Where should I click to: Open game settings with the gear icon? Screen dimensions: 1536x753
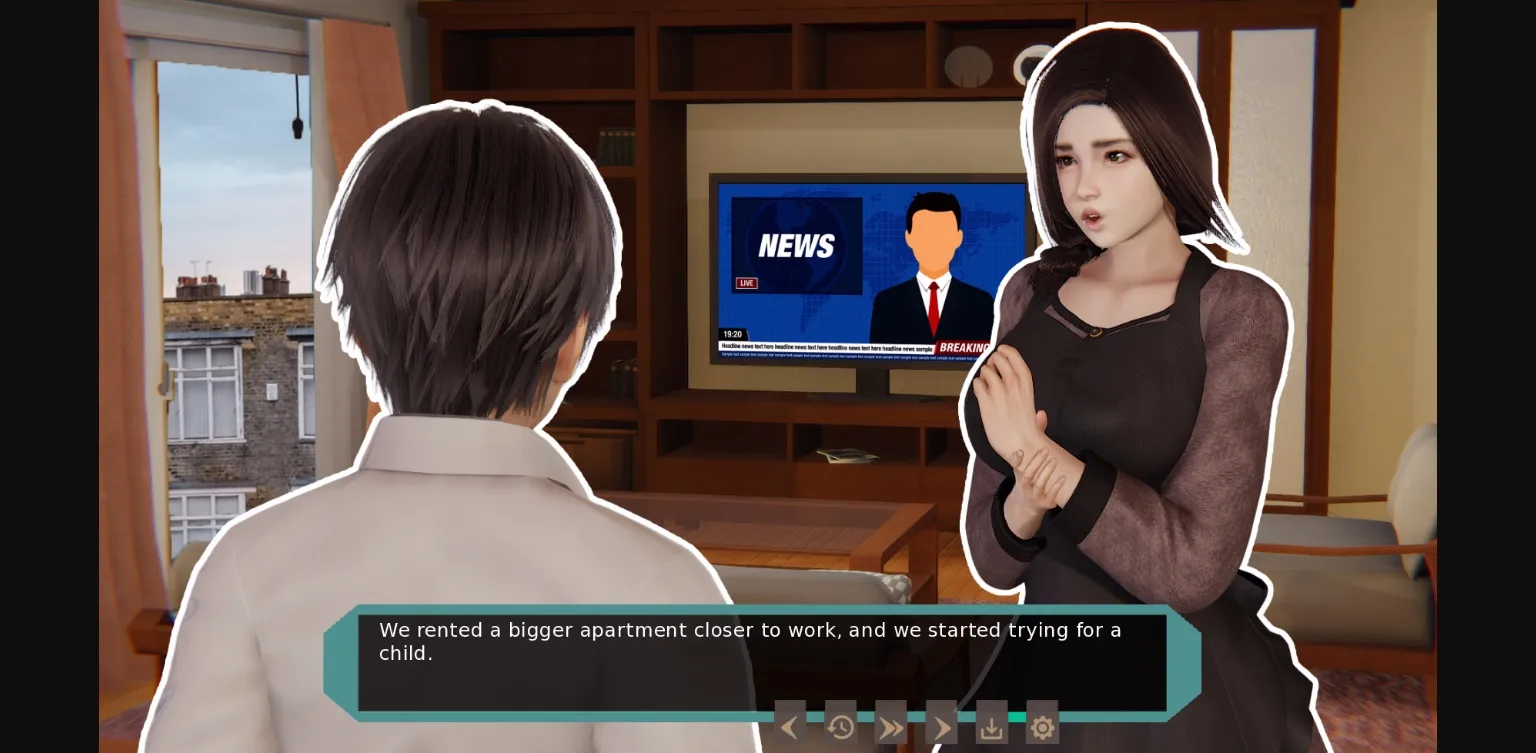point(1042,726)
